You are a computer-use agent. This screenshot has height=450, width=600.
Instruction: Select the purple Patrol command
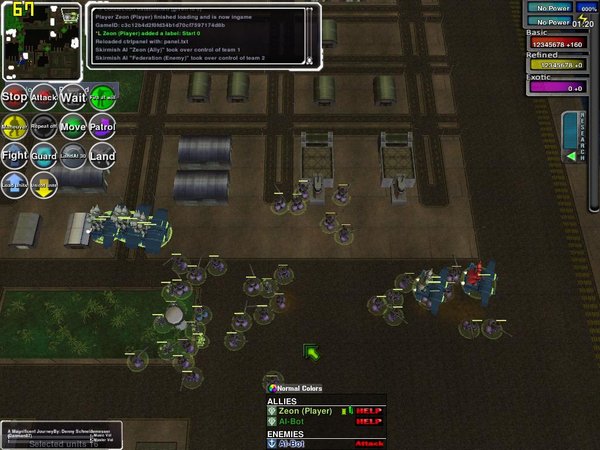click(x=102, y=127)
